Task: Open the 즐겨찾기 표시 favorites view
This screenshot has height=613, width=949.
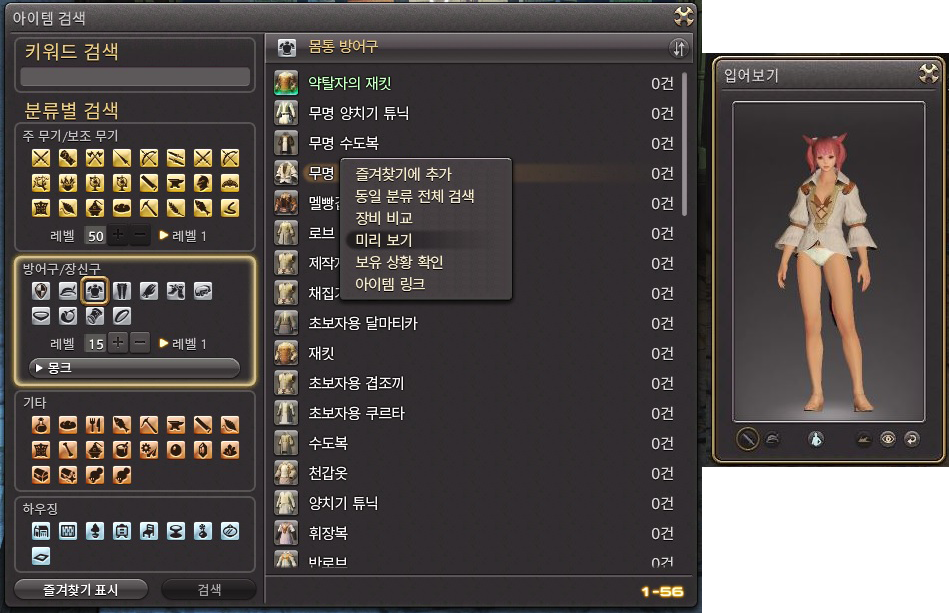Action: click(80, 590)
